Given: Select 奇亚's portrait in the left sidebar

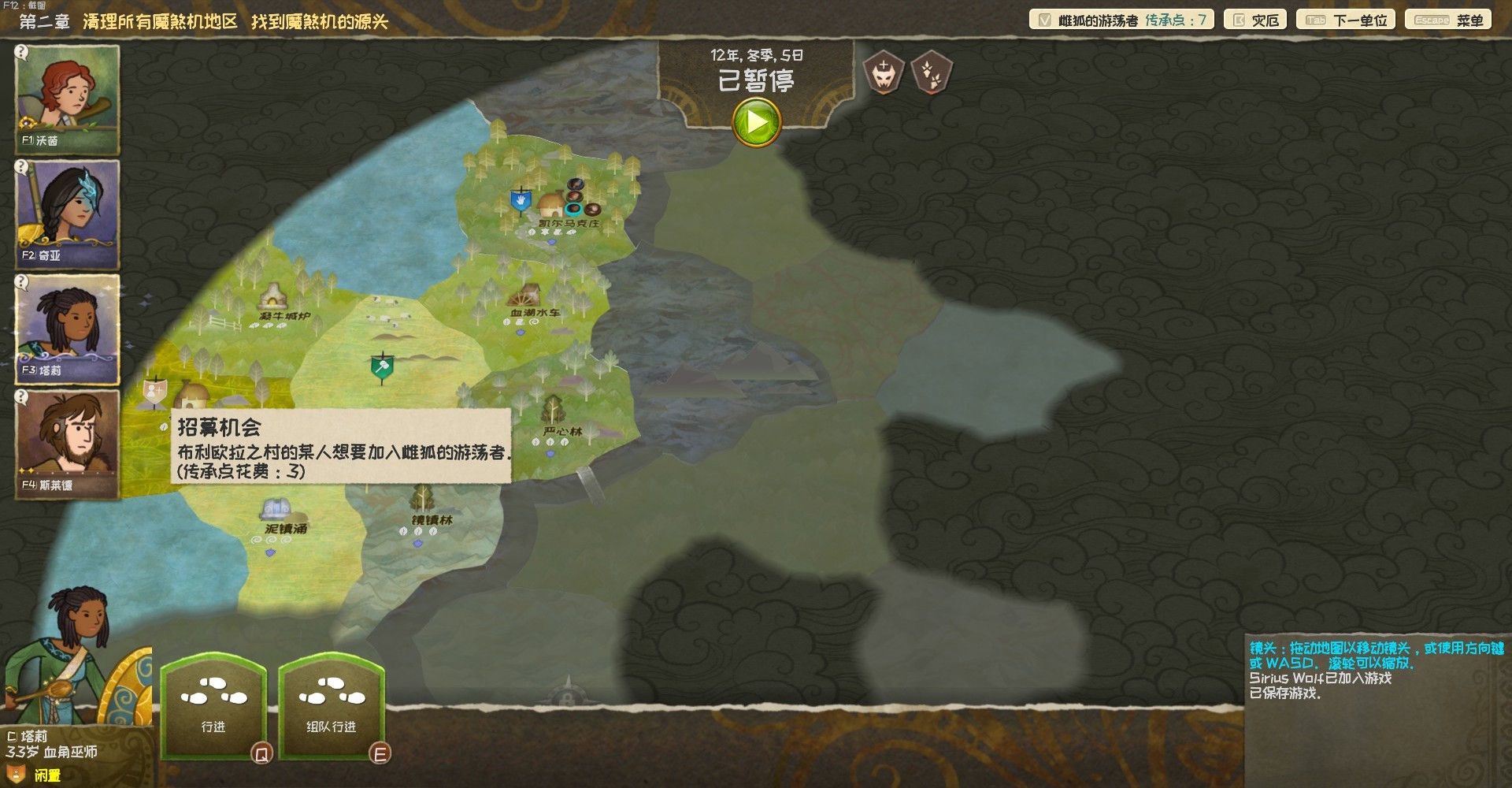Looking at the screenshot, I should (x=67, y=213).
